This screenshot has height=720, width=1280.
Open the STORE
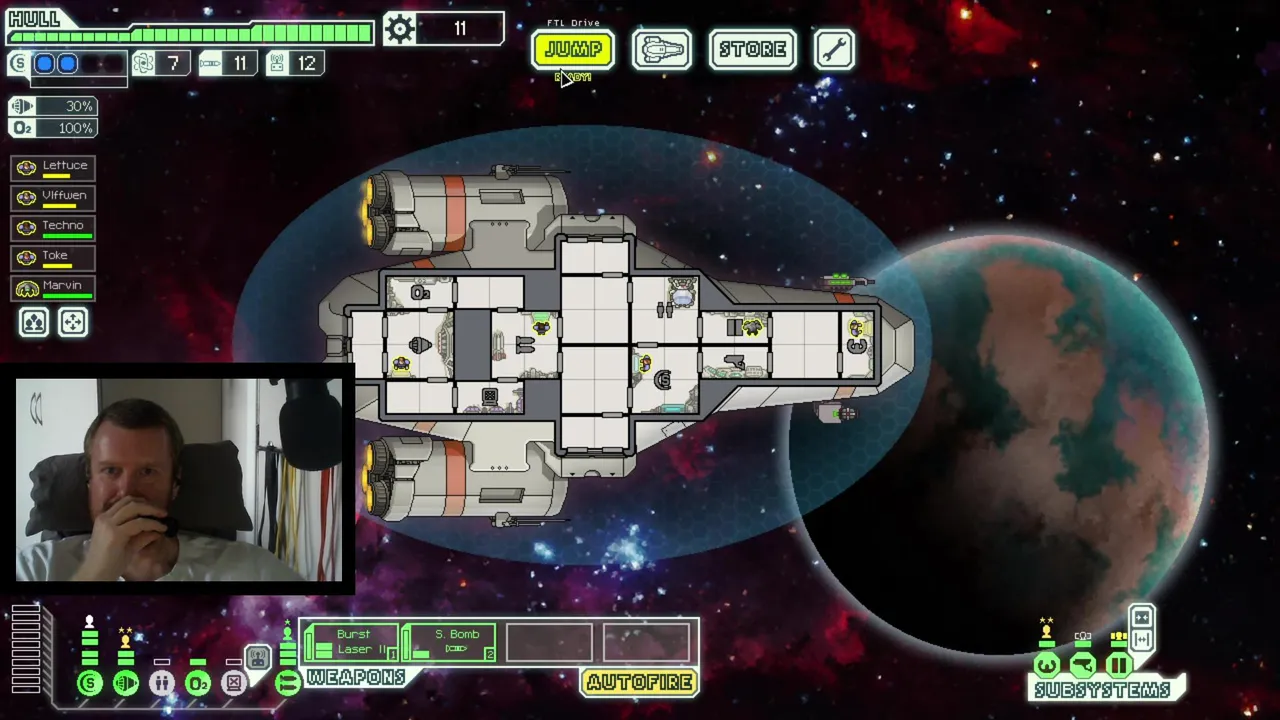(x=752, y=49)
